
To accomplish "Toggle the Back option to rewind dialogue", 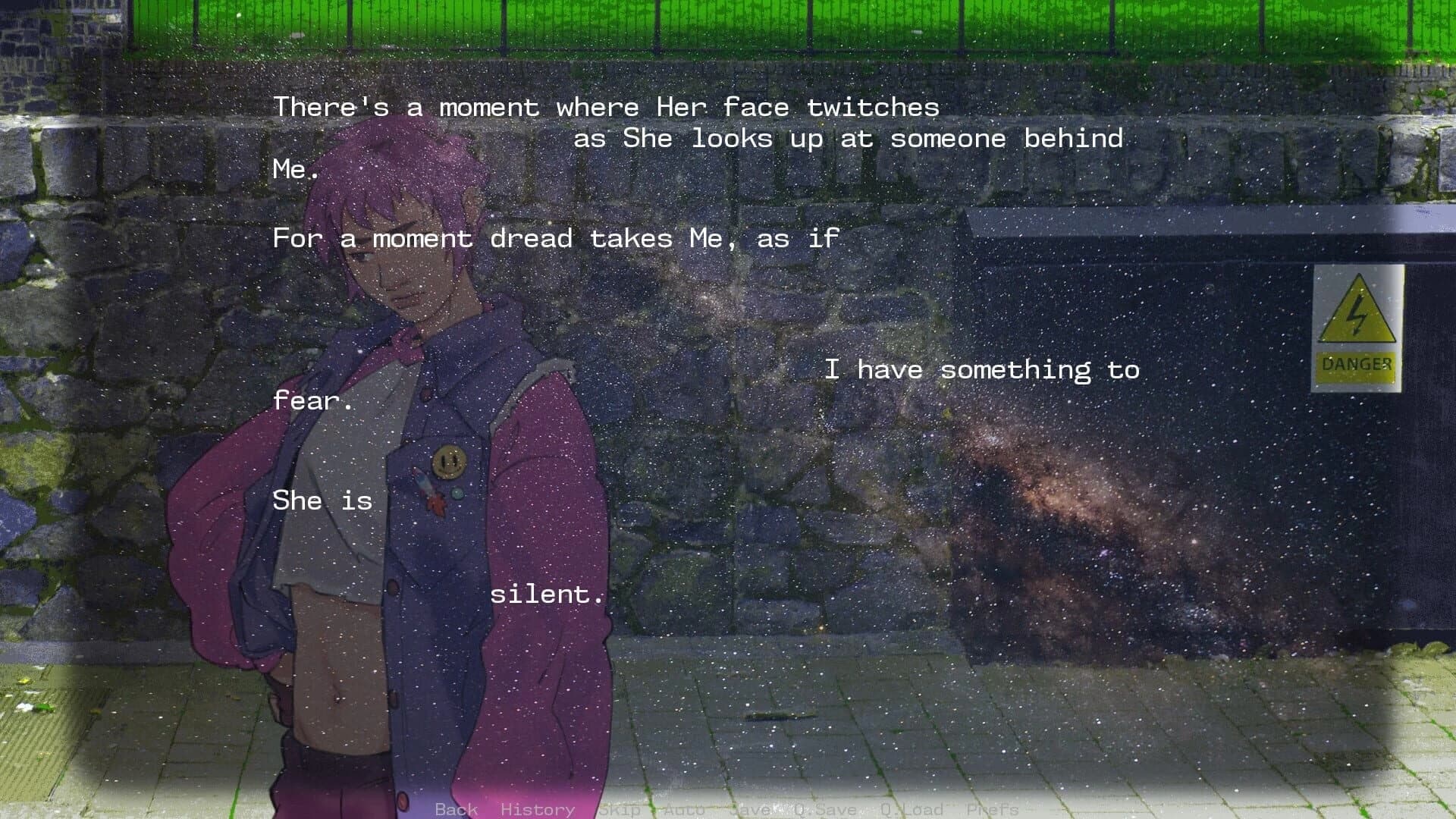I will (x=456, y=809).
